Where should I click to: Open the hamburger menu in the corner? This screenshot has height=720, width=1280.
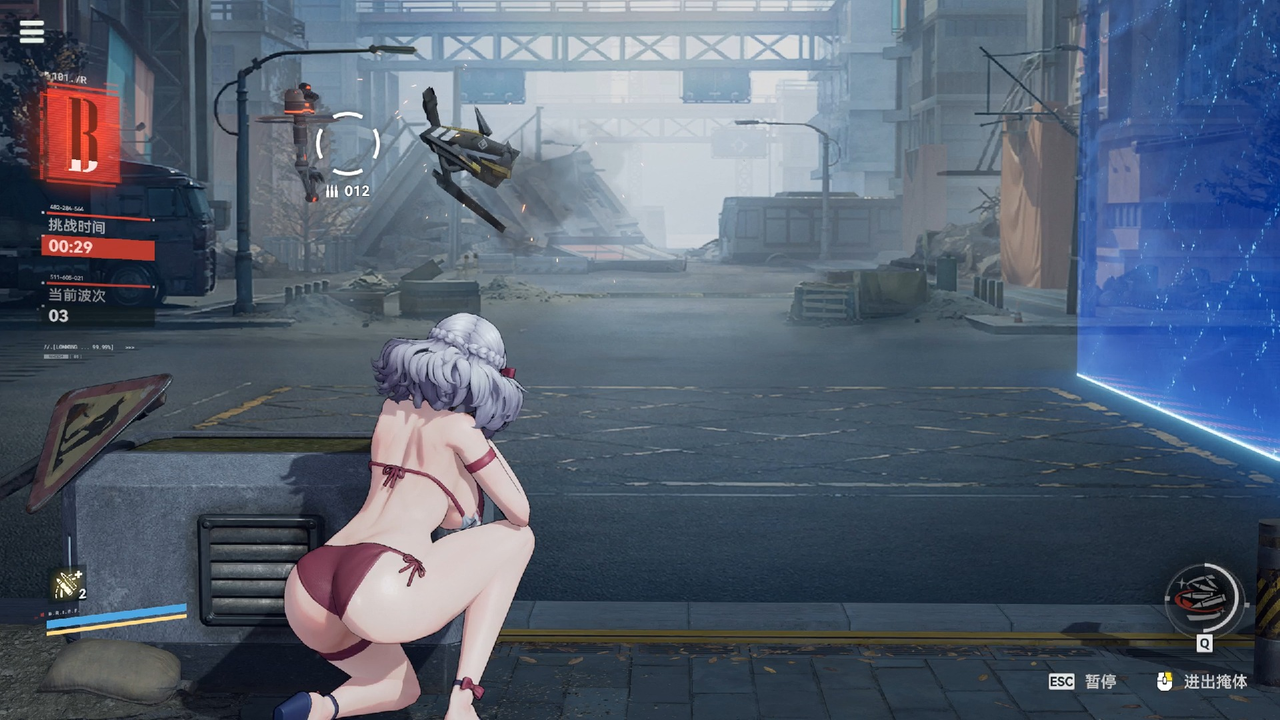pos(32,32)
